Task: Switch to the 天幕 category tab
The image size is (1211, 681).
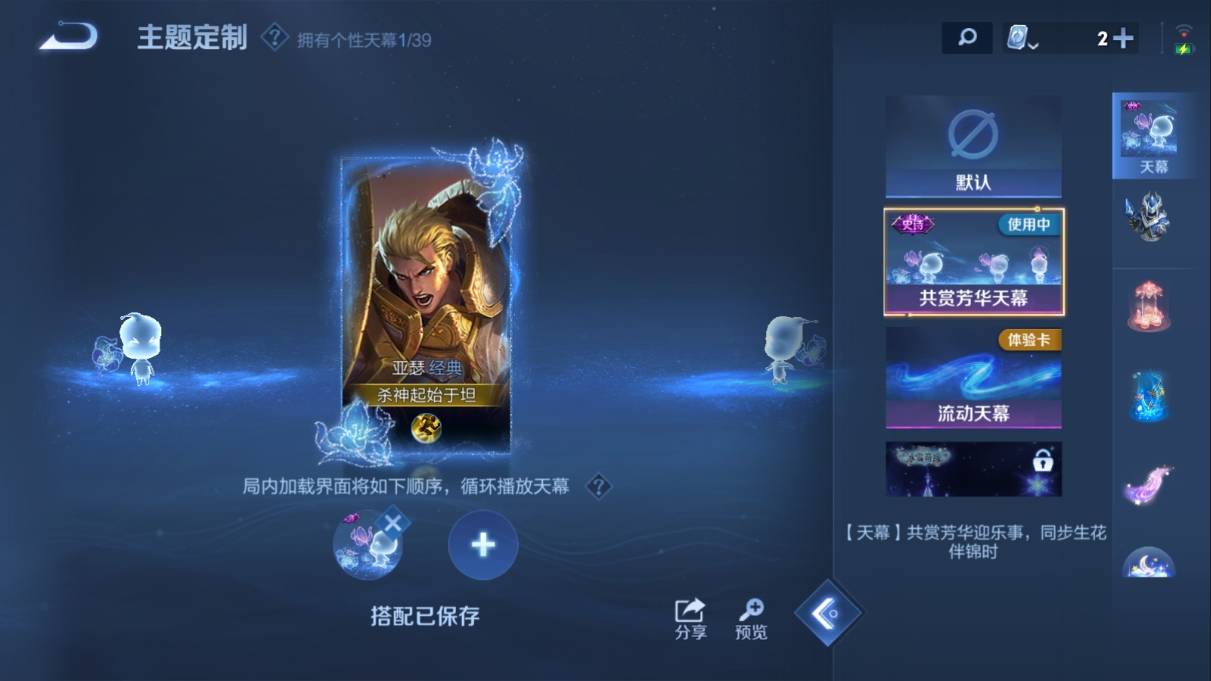Action: click(1147, 135)
